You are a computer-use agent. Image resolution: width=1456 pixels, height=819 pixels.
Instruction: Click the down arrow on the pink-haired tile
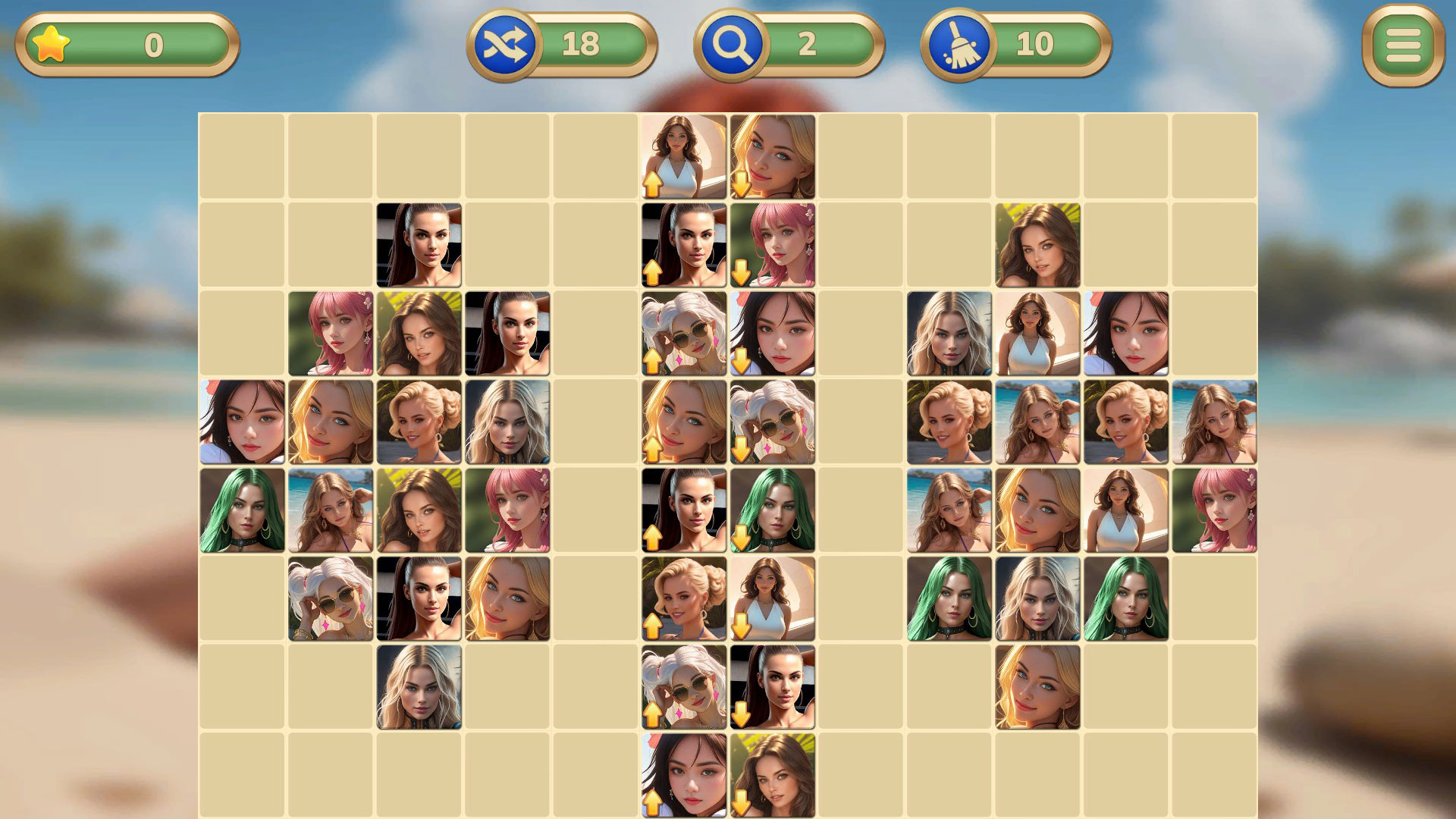742,271
